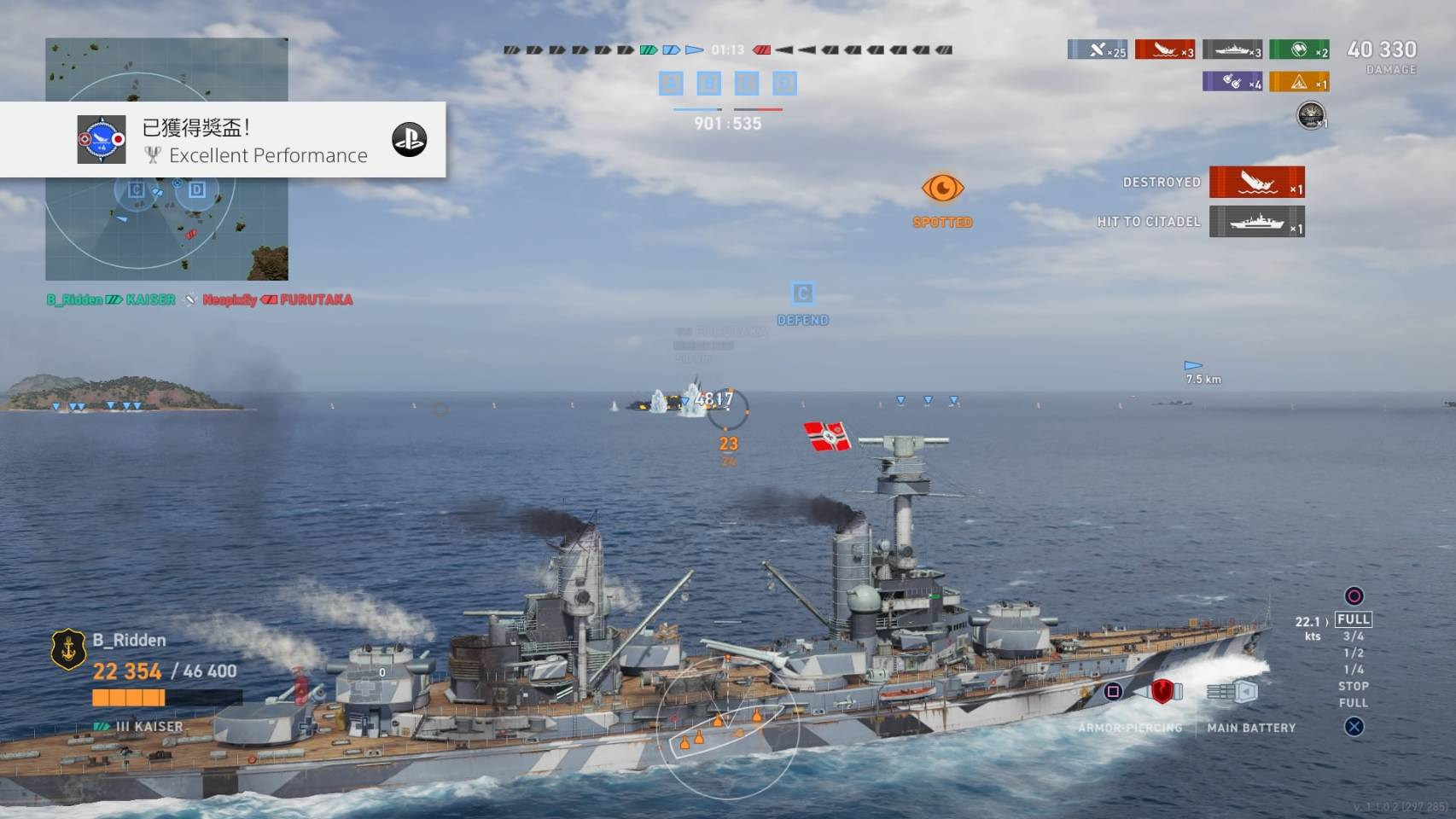Select capture point D indicator
This screenshot has height=819, width=1456.
click(x=784, y=83)
